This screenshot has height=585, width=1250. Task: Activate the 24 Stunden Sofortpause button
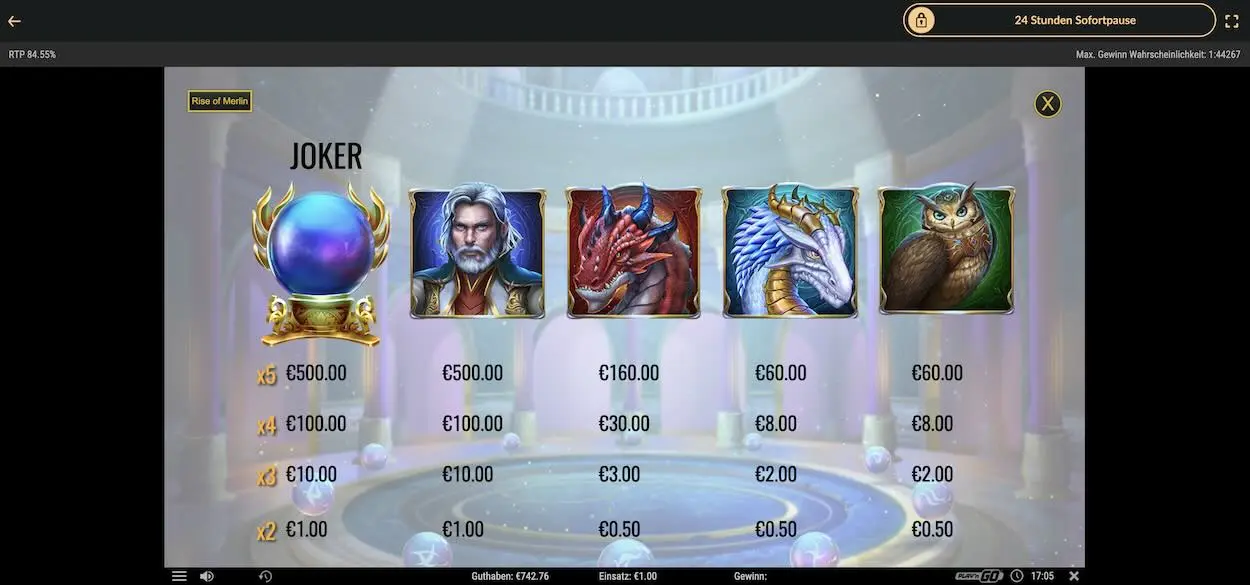[x=1059, y=20]
